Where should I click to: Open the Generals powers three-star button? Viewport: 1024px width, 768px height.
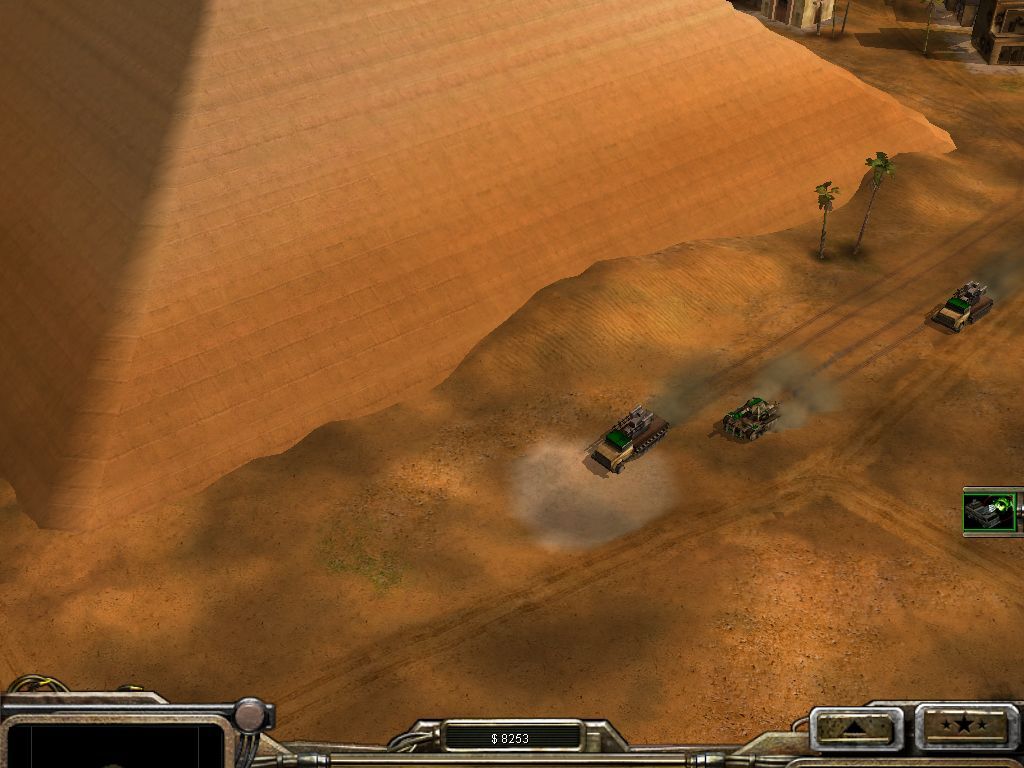click(965, 725)
